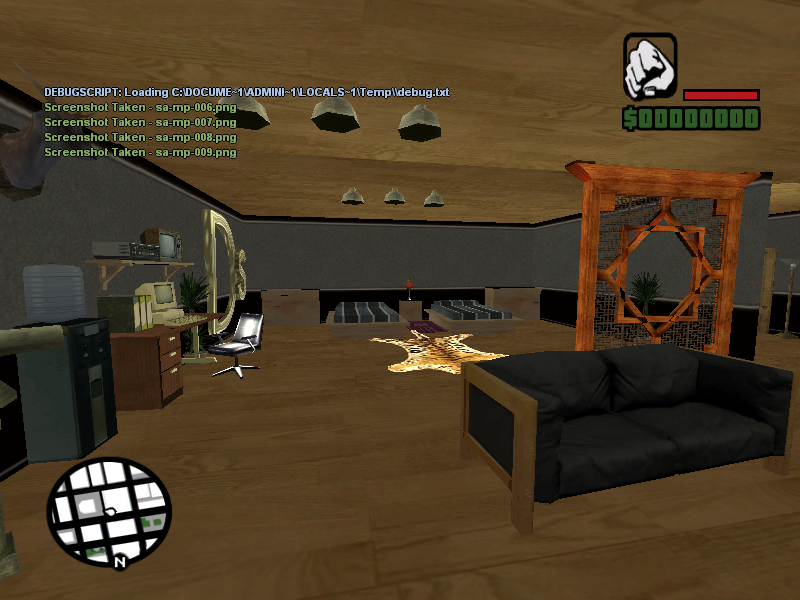Select the sa-mp-009.png screenshot message
800x600 pixels.
(140, 152)
